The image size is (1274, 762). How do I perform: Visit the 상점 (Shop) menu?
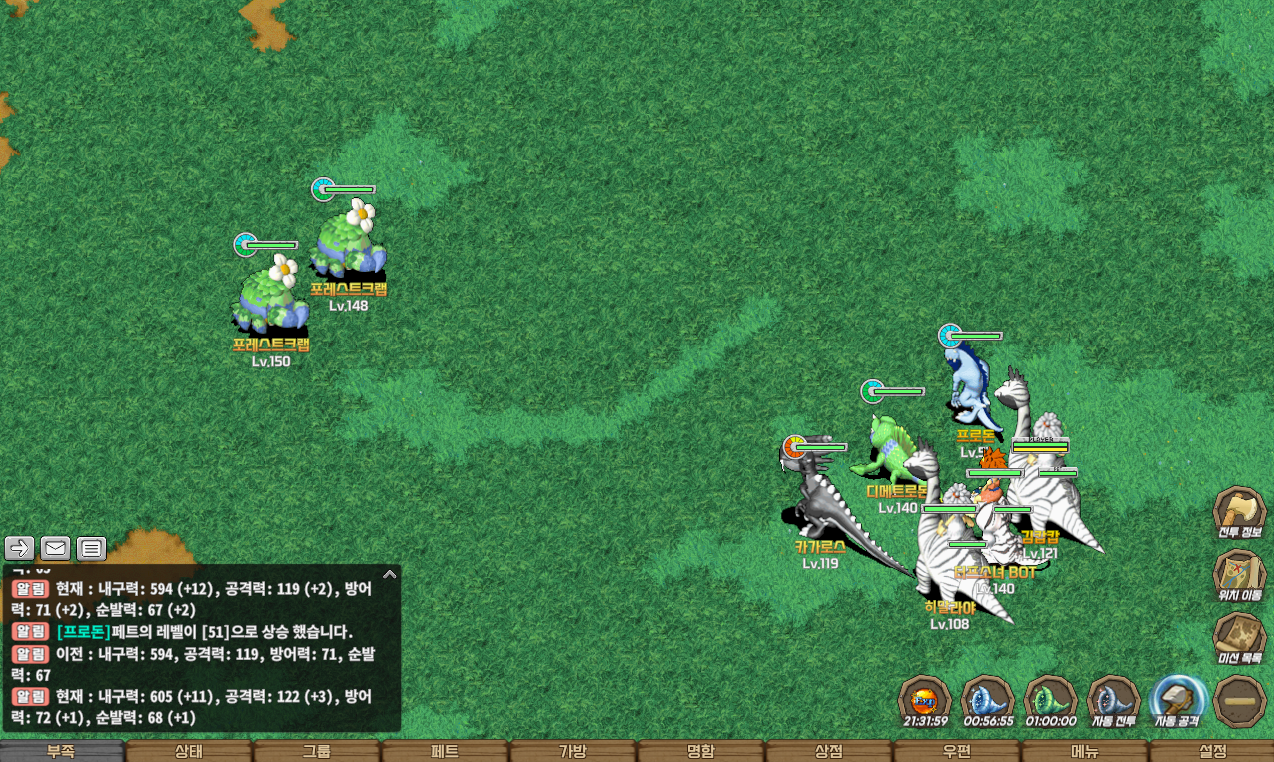click(x=829, y=751)
